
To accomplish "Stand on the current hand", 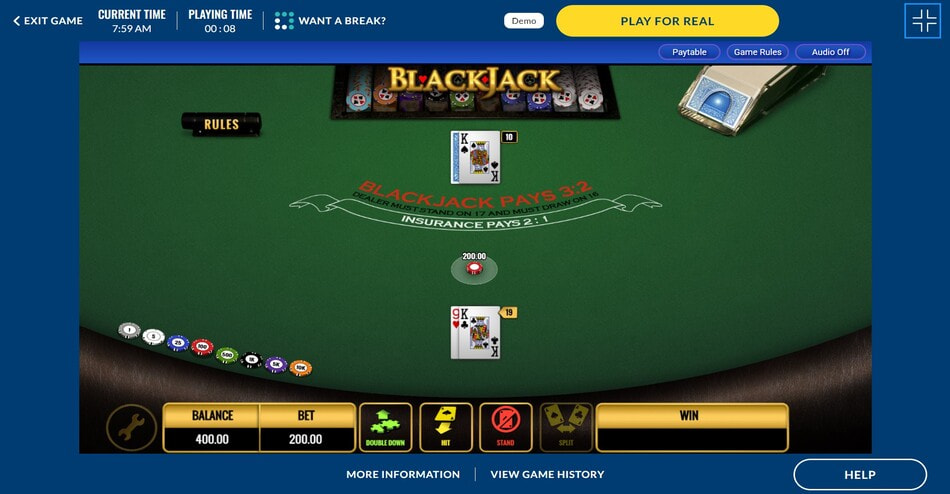I will (x=505, y=427).
